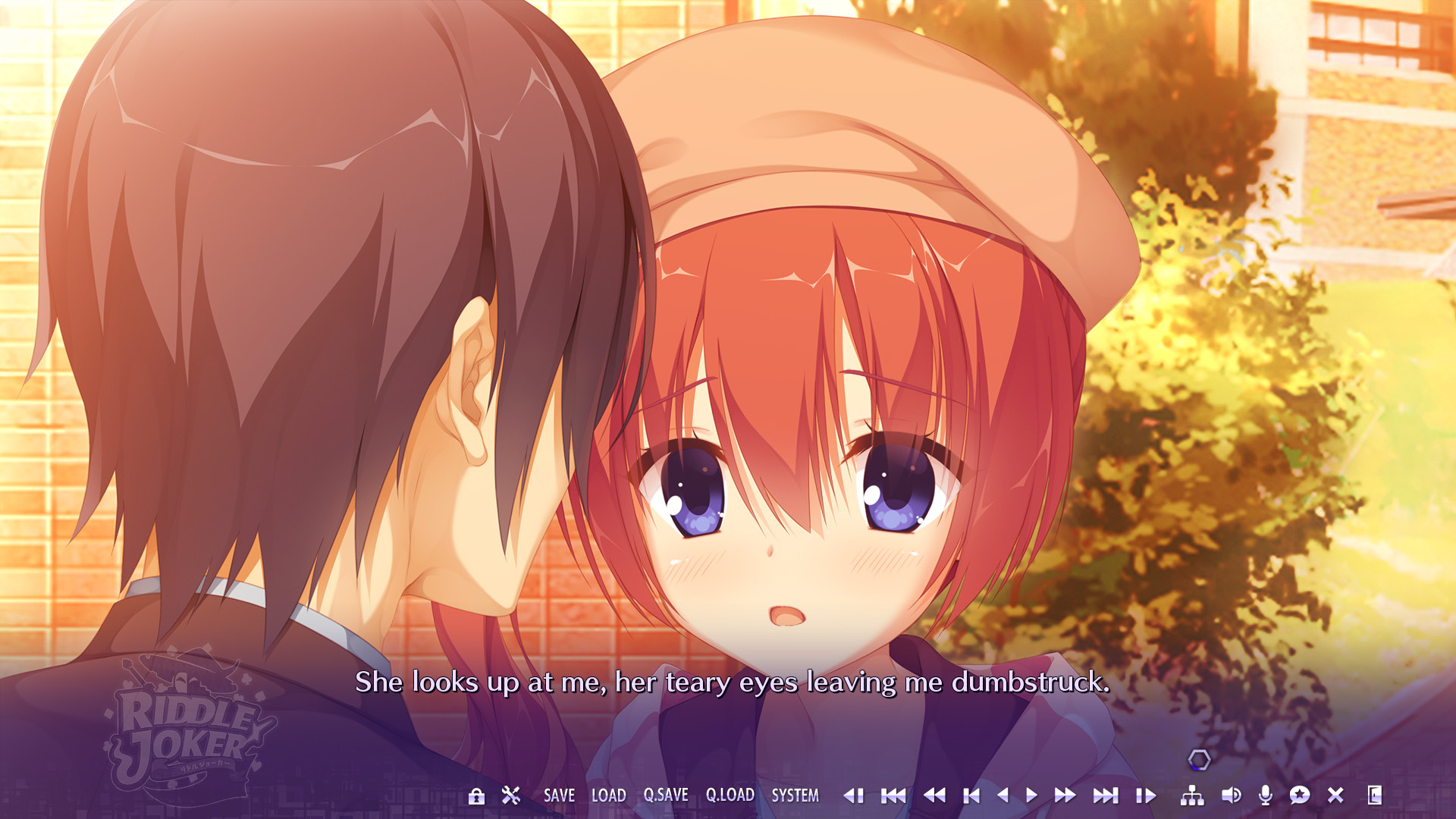Open the scene flowchart icon
Image resolution: width=1456 pixels, height=819 pixels.
(1191, 796)
